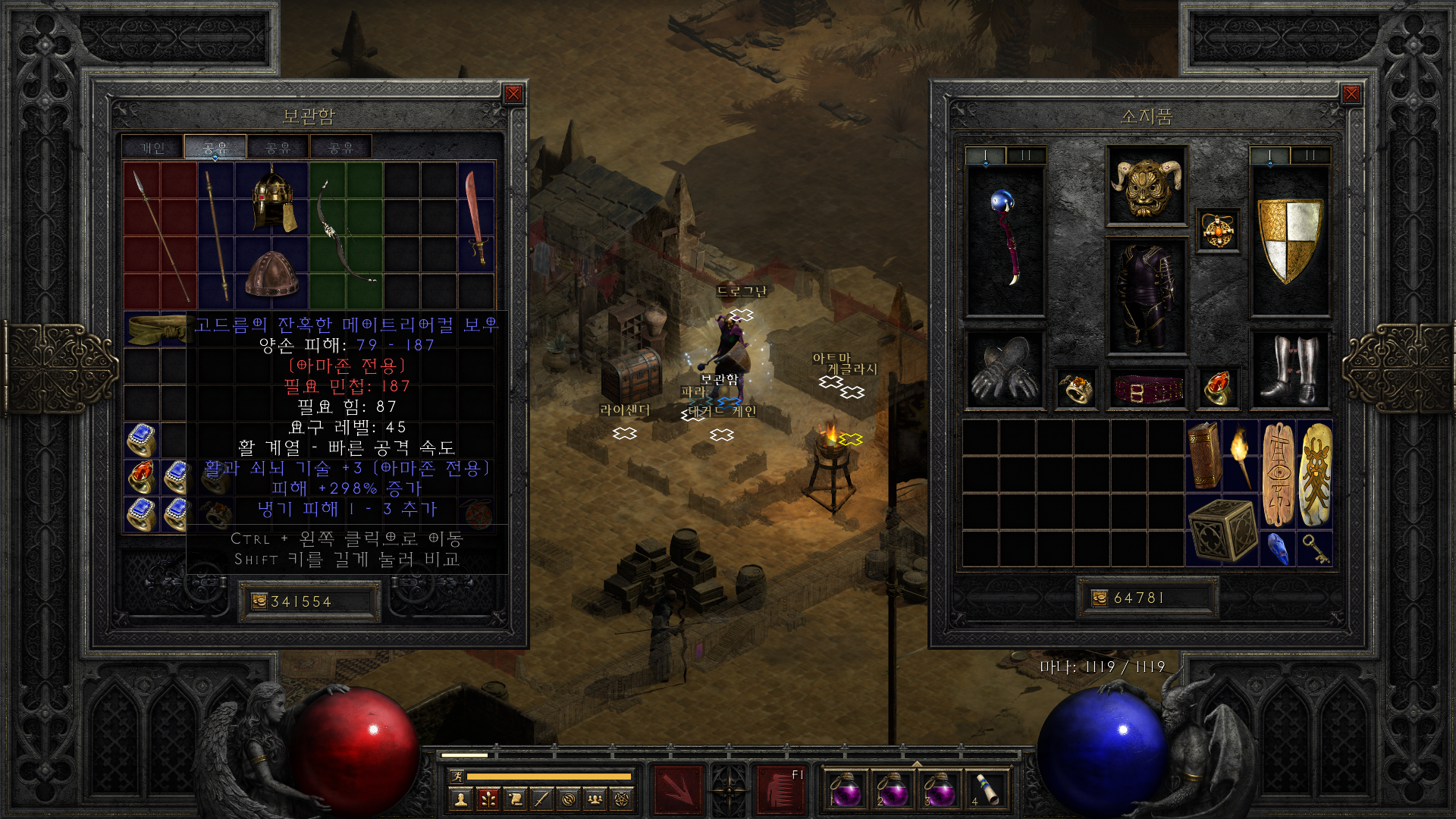
Task: Select the Horadric Cube in inventory
Action: click(x=1222, y=531)
